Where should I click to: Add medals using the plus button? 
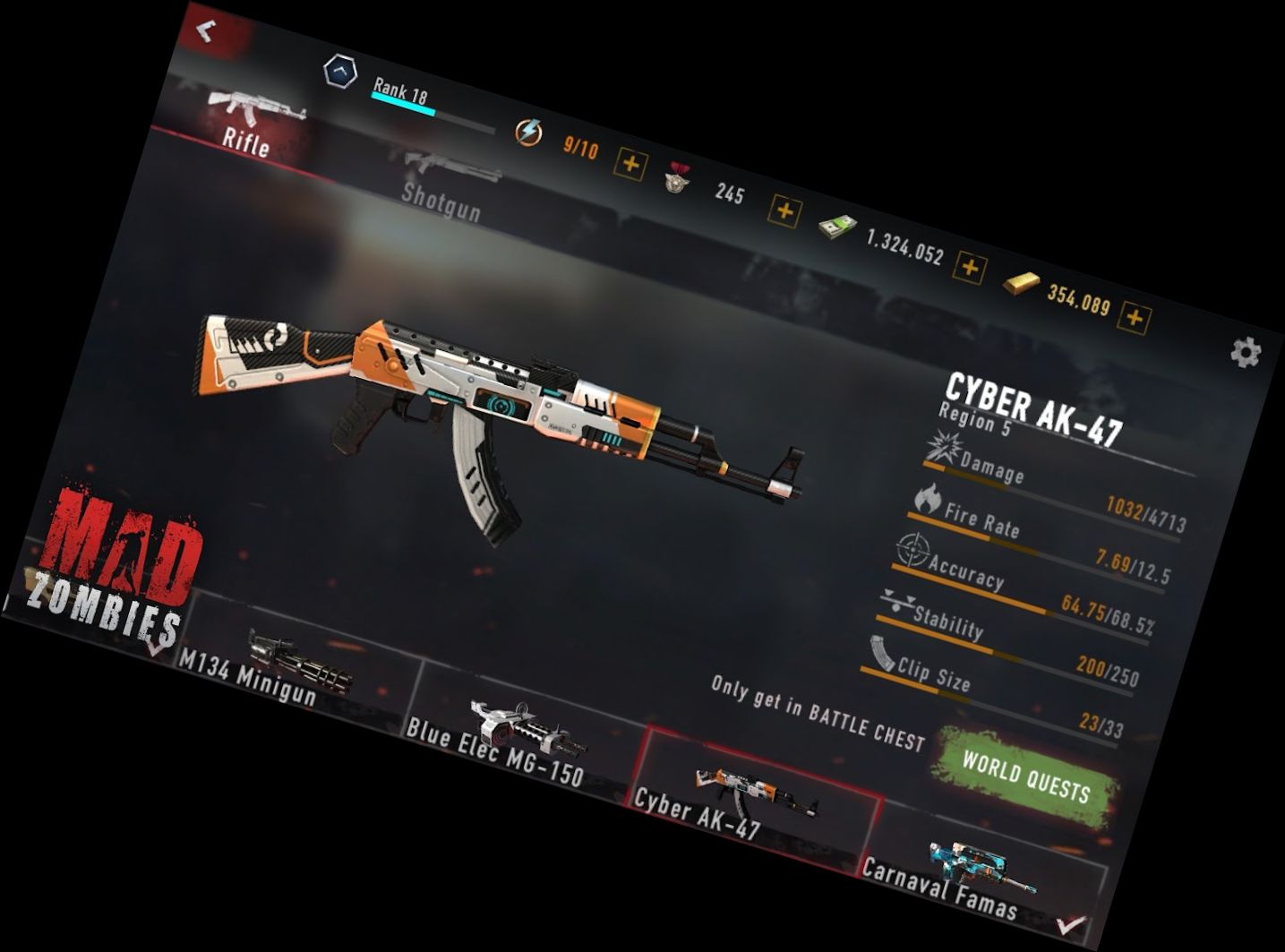pyautogui.click(x=784, y=210)
